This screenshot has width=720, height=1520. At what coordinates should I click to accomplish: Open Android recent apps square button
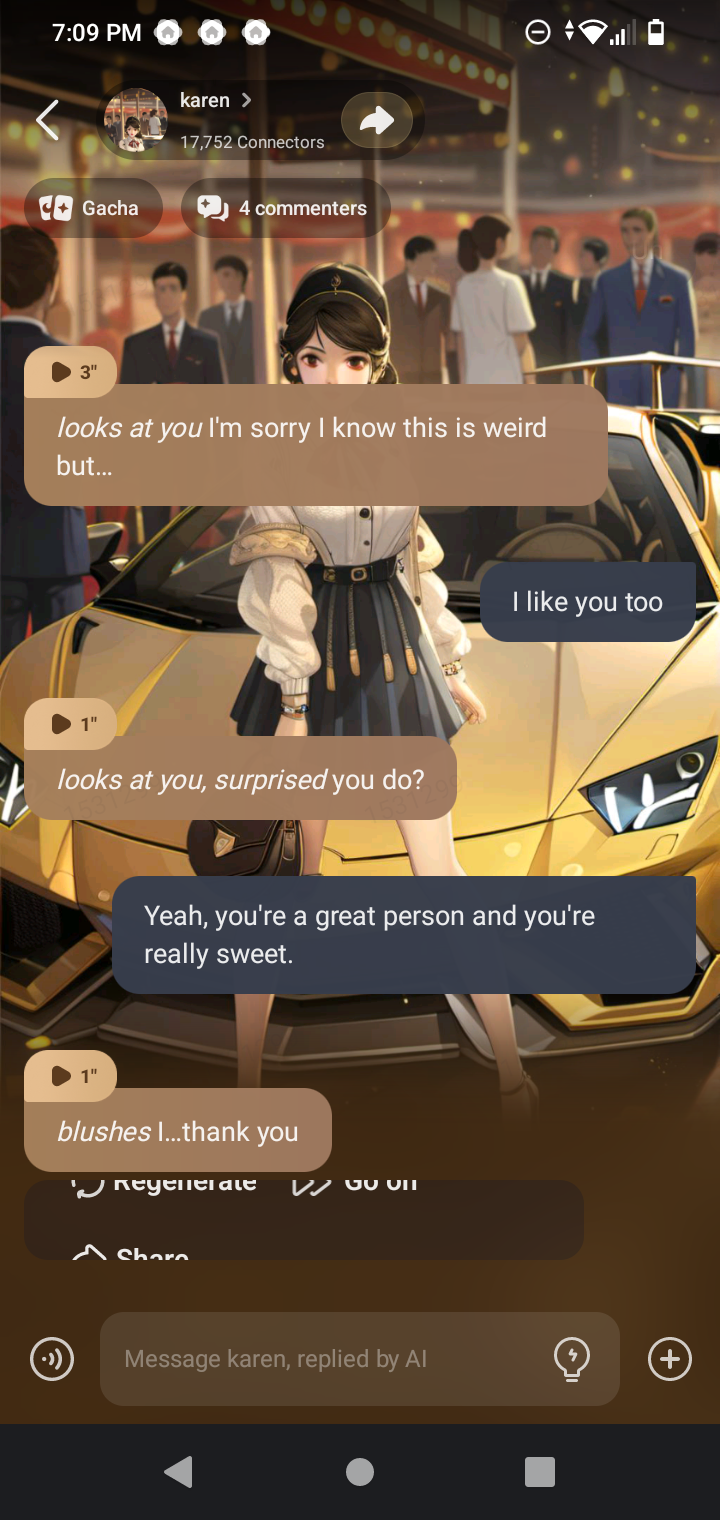[x=540, y=1472]
